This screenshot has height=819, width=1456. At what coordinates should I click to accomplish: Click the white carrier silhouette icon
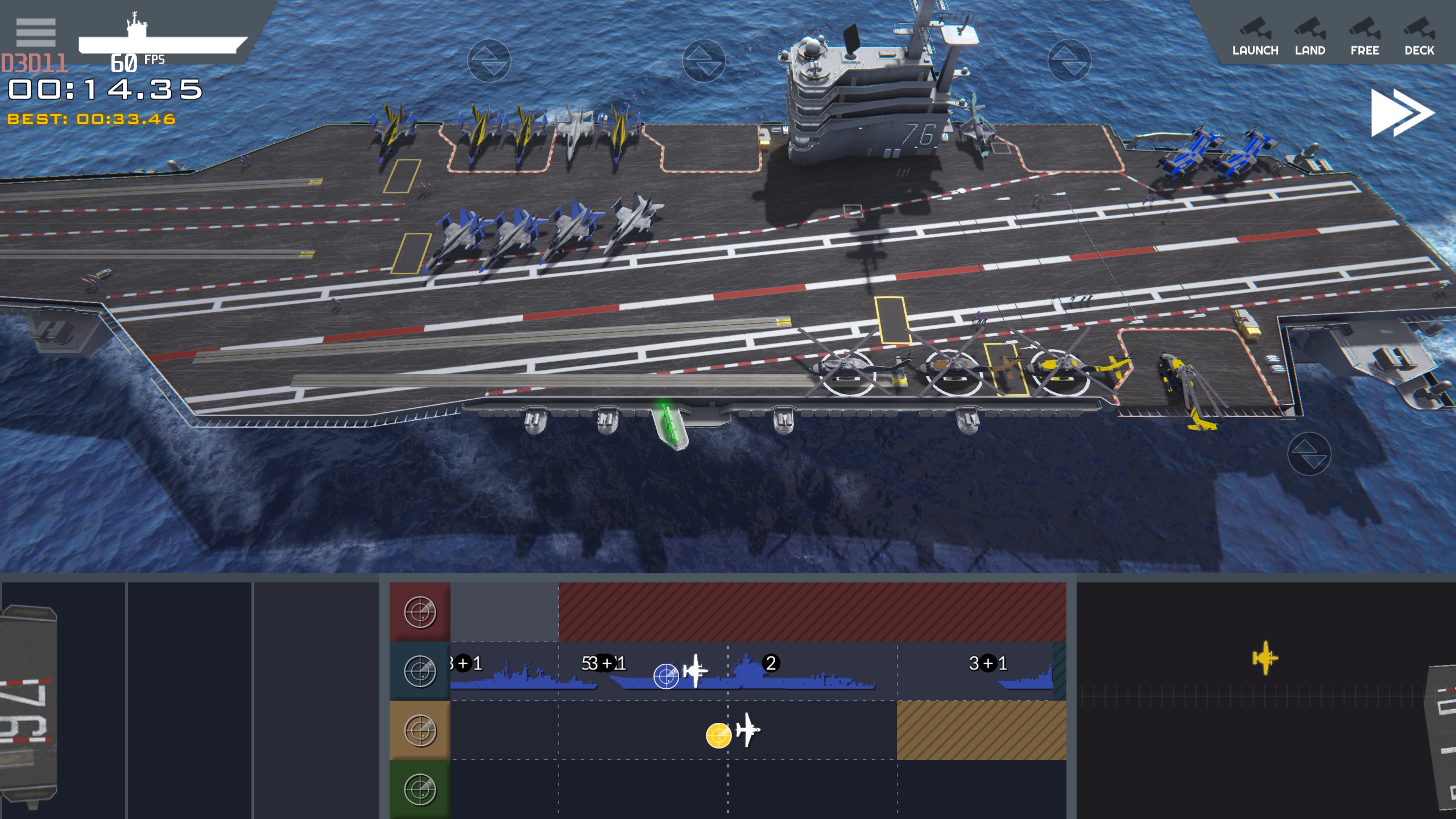163,38
